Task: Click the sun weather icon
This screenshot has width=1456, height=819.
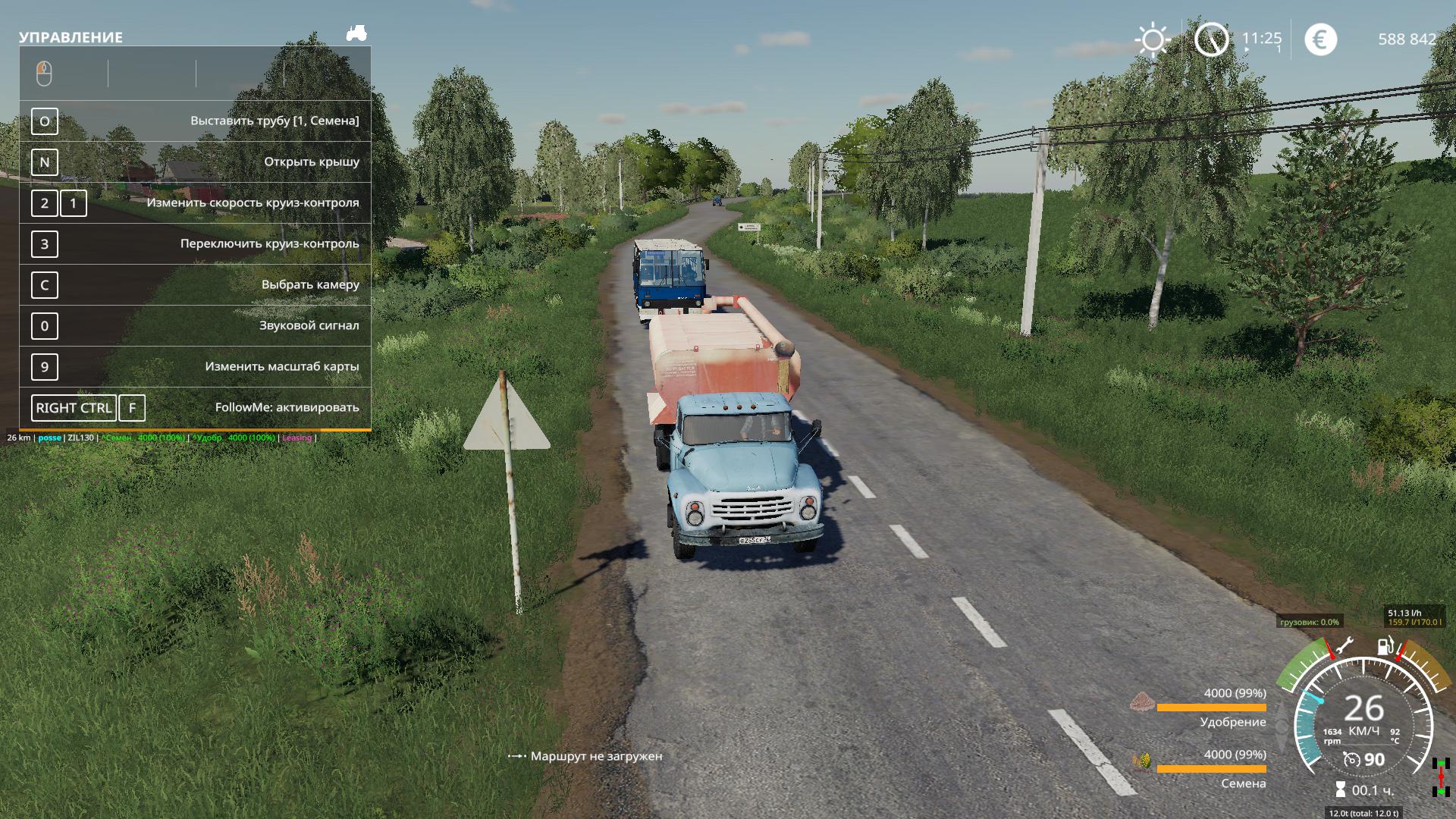Action: pyautogui.click(x=1152, y=39)
